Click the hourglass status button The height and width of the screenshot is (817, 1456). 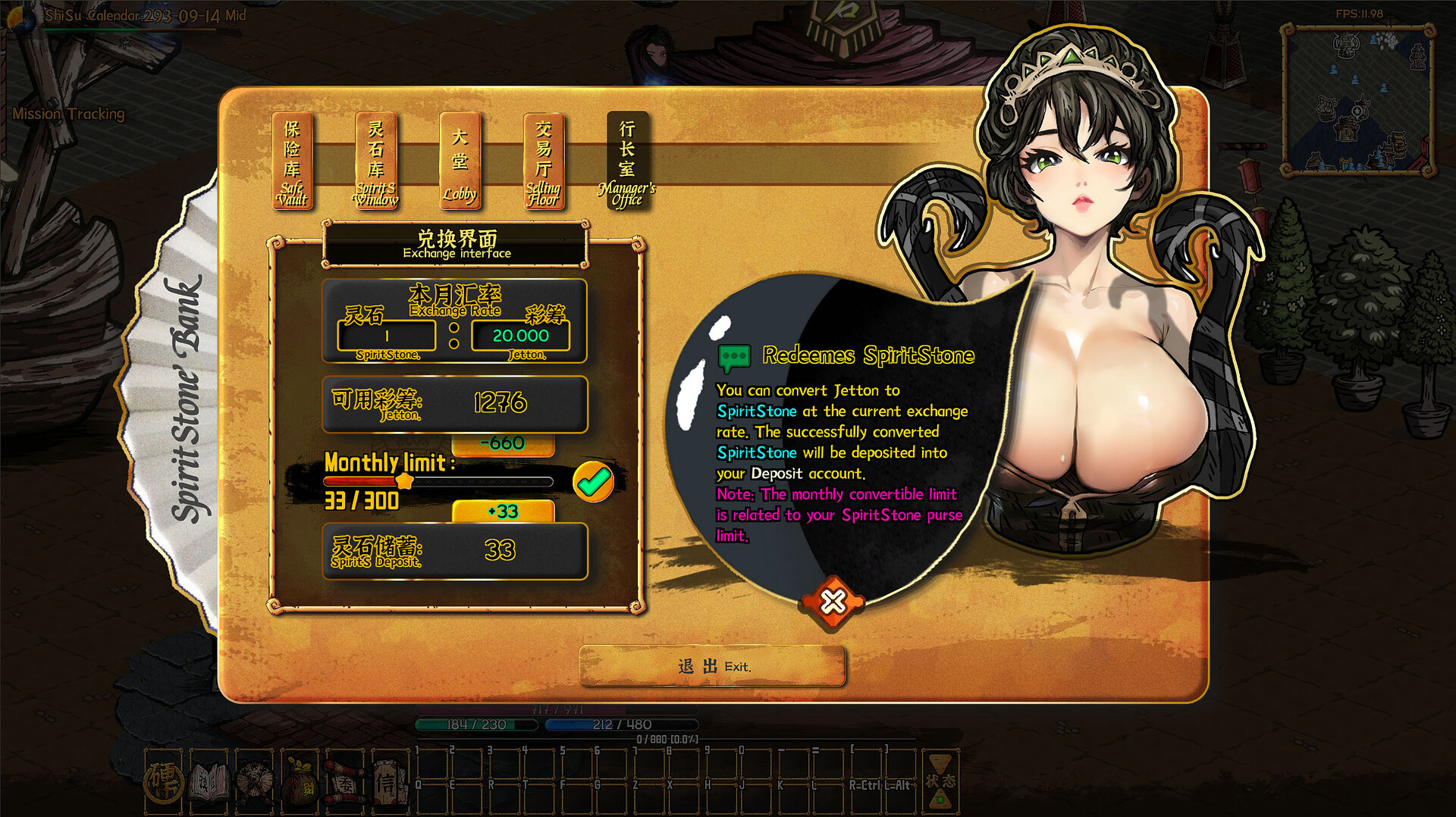(940, 781)
